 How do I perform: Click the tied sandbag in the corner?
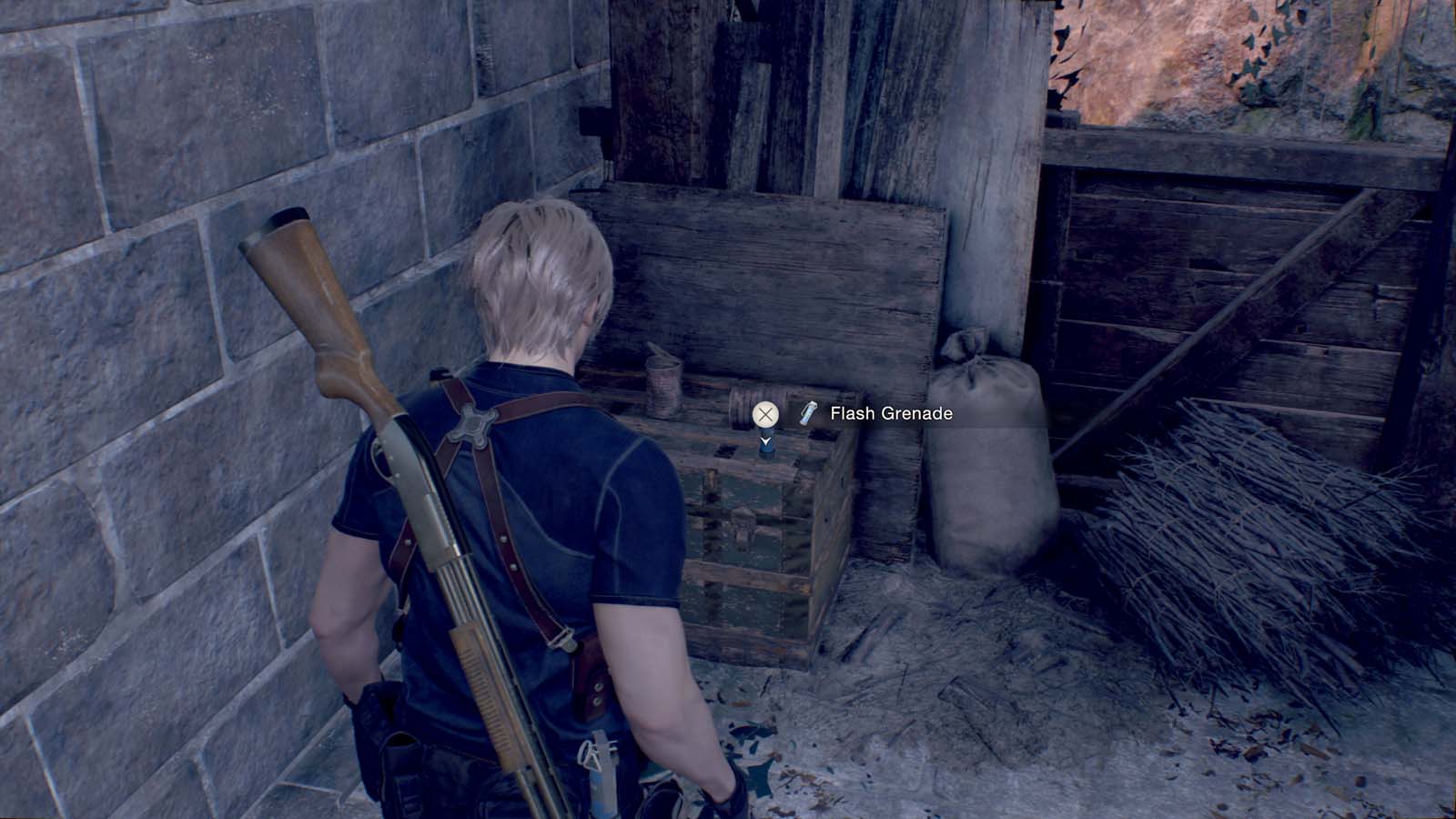pos(987,455)
